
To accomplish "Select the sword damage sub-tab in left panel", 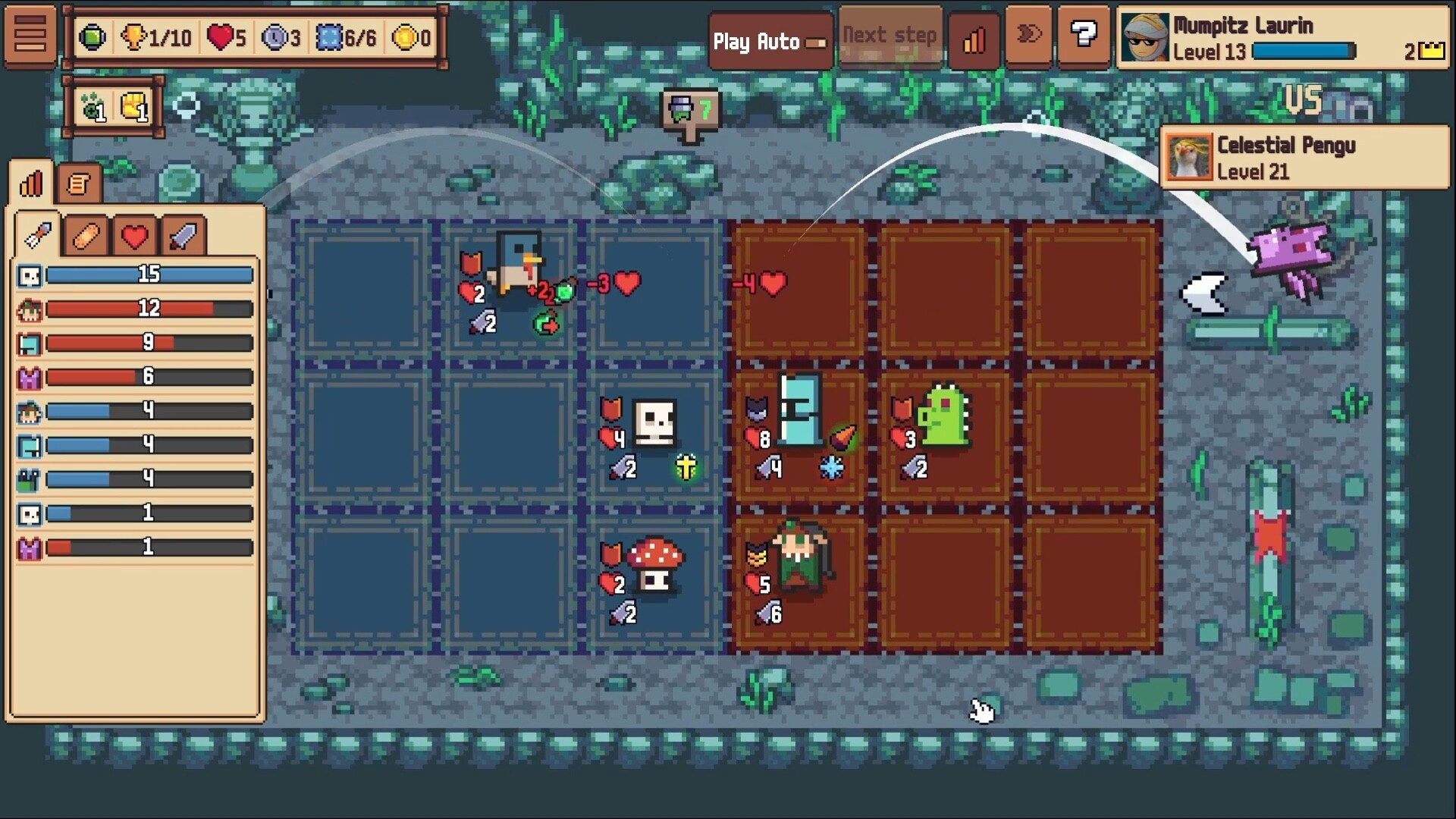I will tap(182, 235).
